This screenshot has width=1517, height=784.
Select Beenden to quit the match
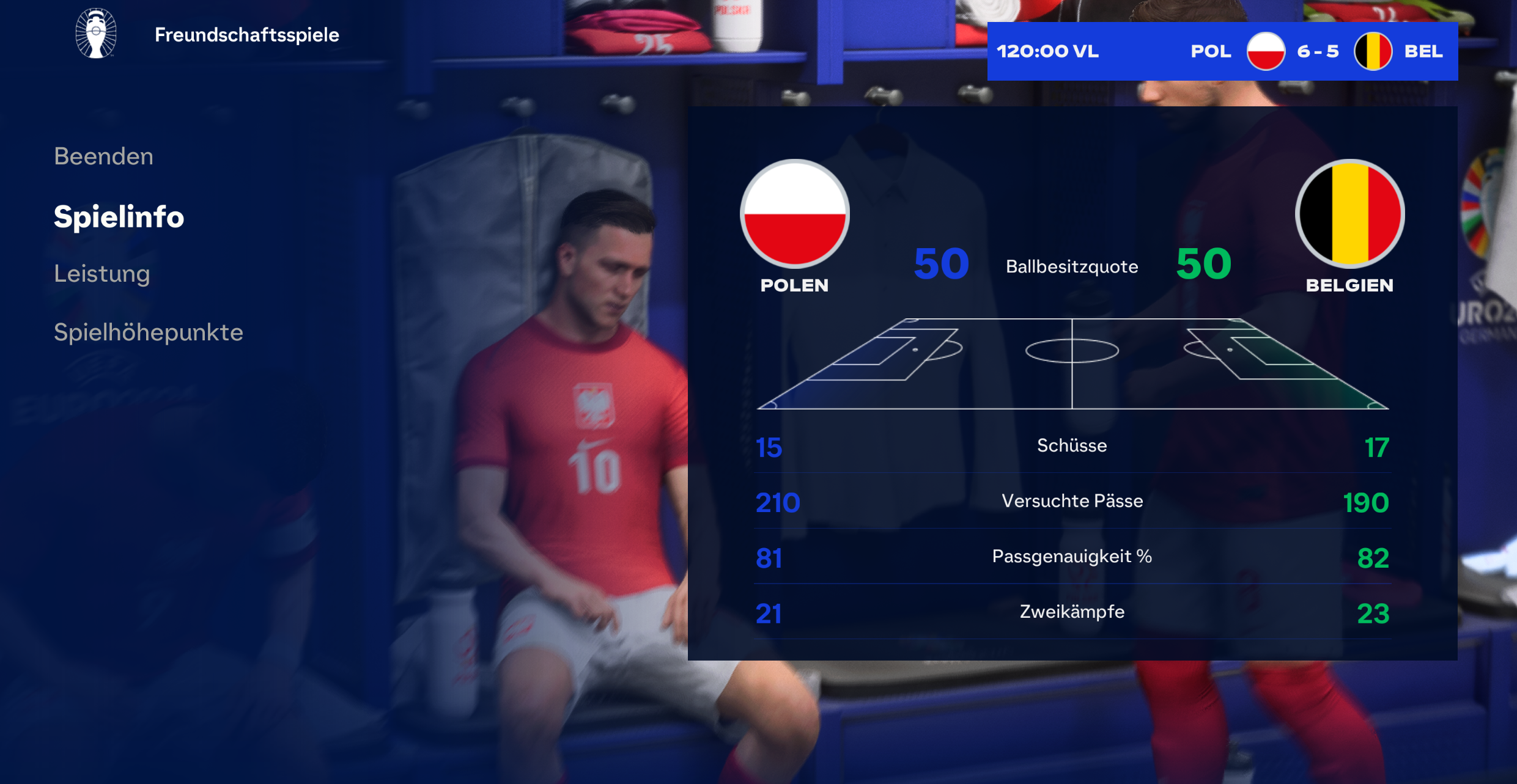pyautogui.click(x=103, y=156)
